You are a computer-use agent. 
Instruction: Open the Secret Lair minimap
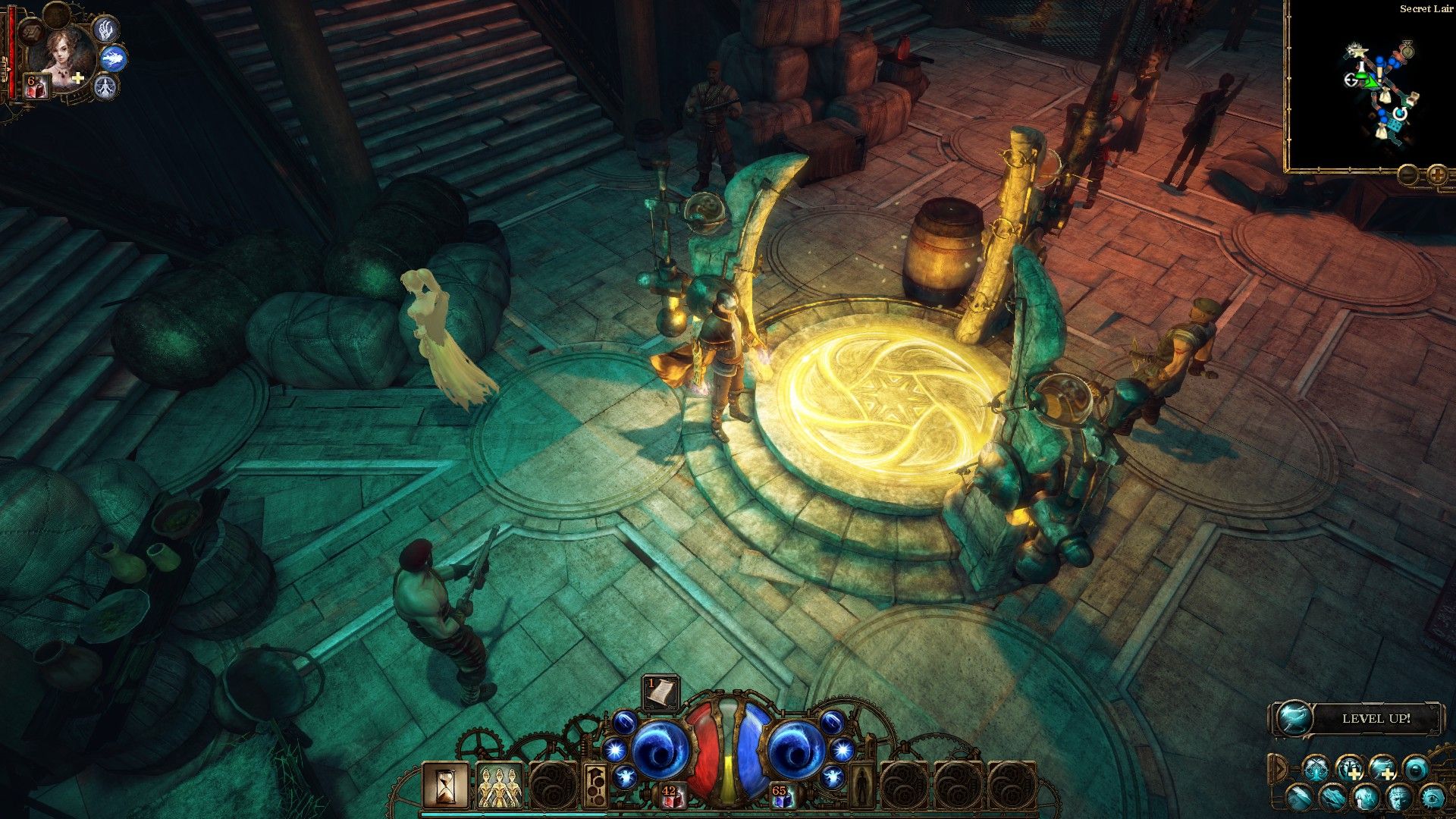pos(1370,91)
